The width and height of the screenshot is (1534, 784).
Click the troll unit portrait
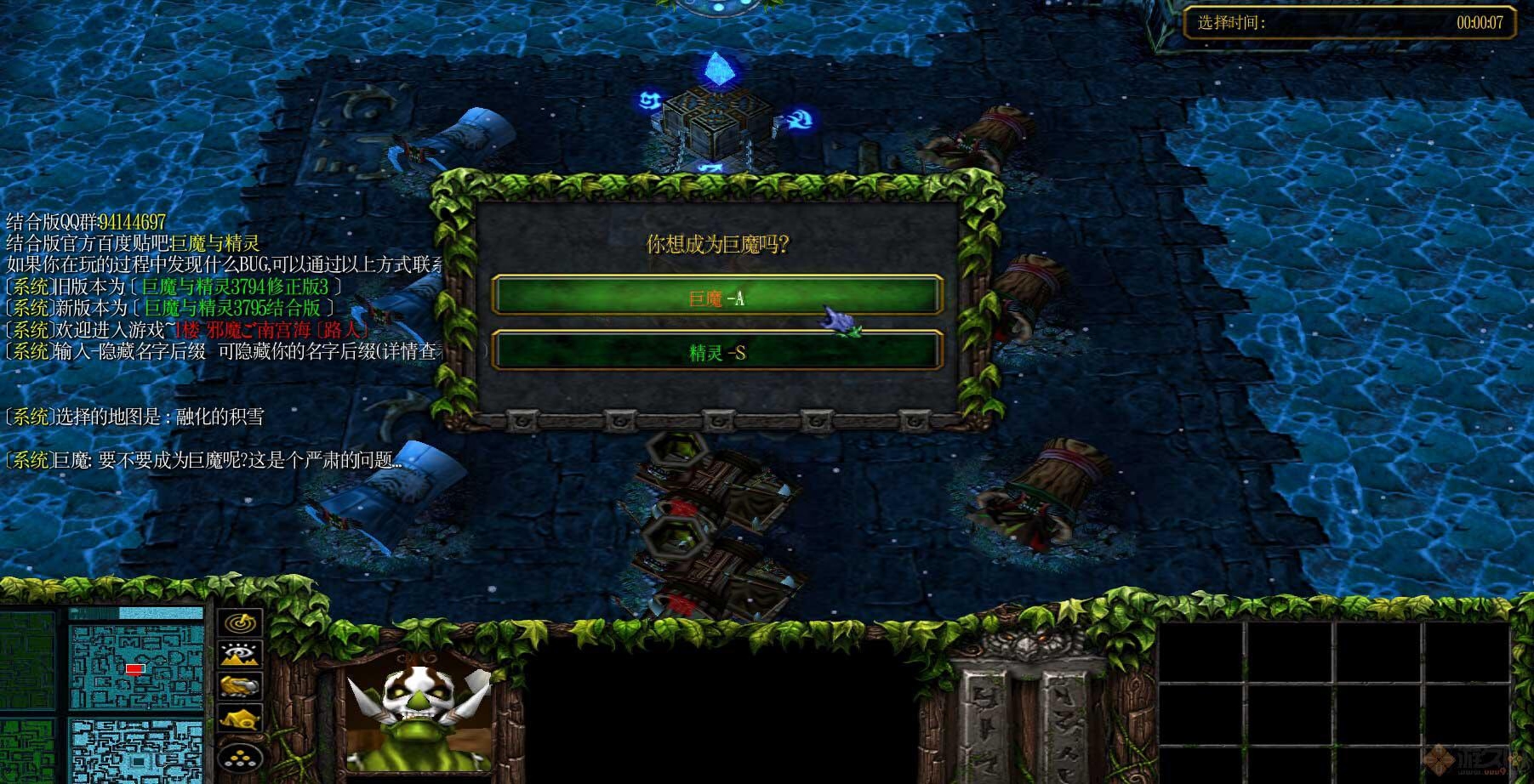[x=419, y=711]
